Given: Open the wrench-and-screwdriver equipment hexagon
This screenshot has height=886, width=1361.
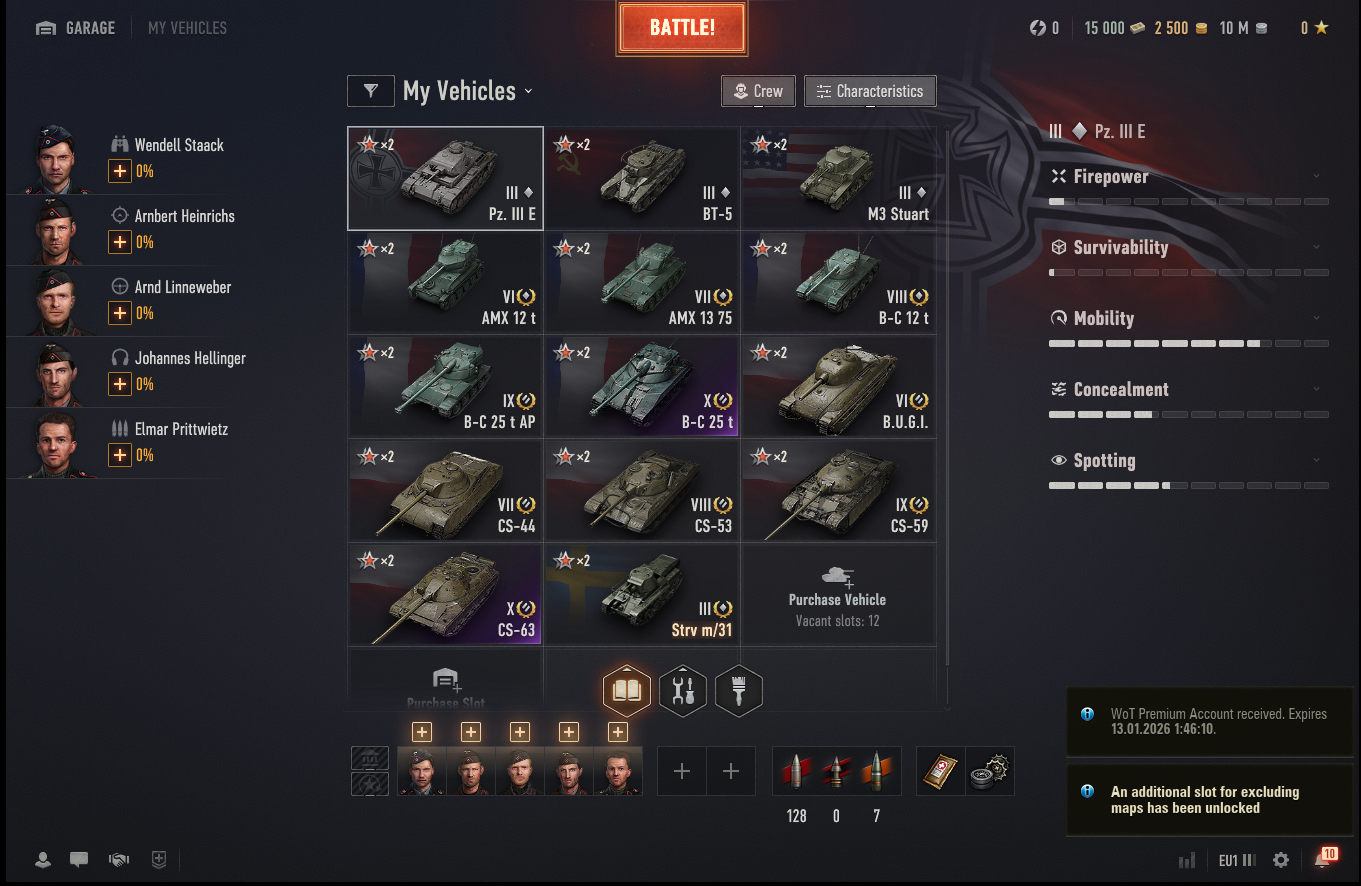Looking at the screenshot, I should [x=684, y=690].
